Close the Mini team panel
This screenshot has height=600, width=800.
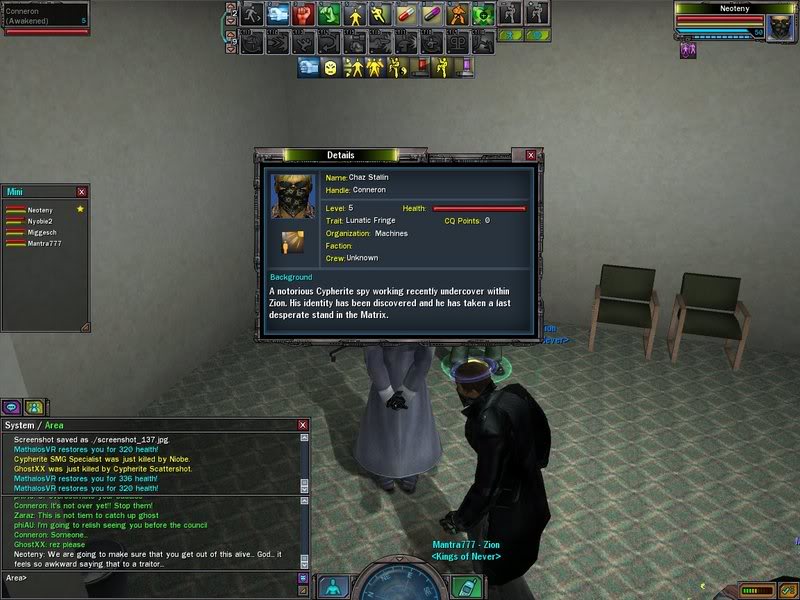[x=82, y=191]
